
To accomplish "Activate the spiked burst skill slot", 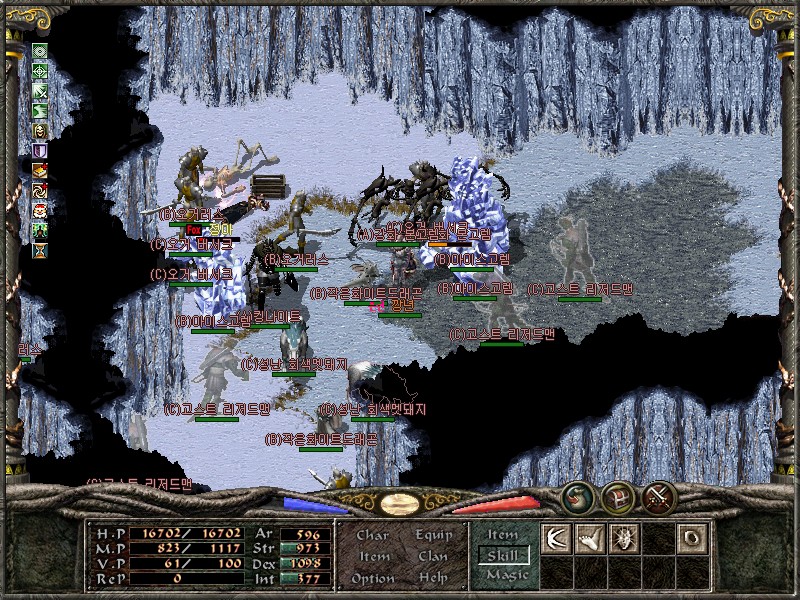I will pos(622,538).
